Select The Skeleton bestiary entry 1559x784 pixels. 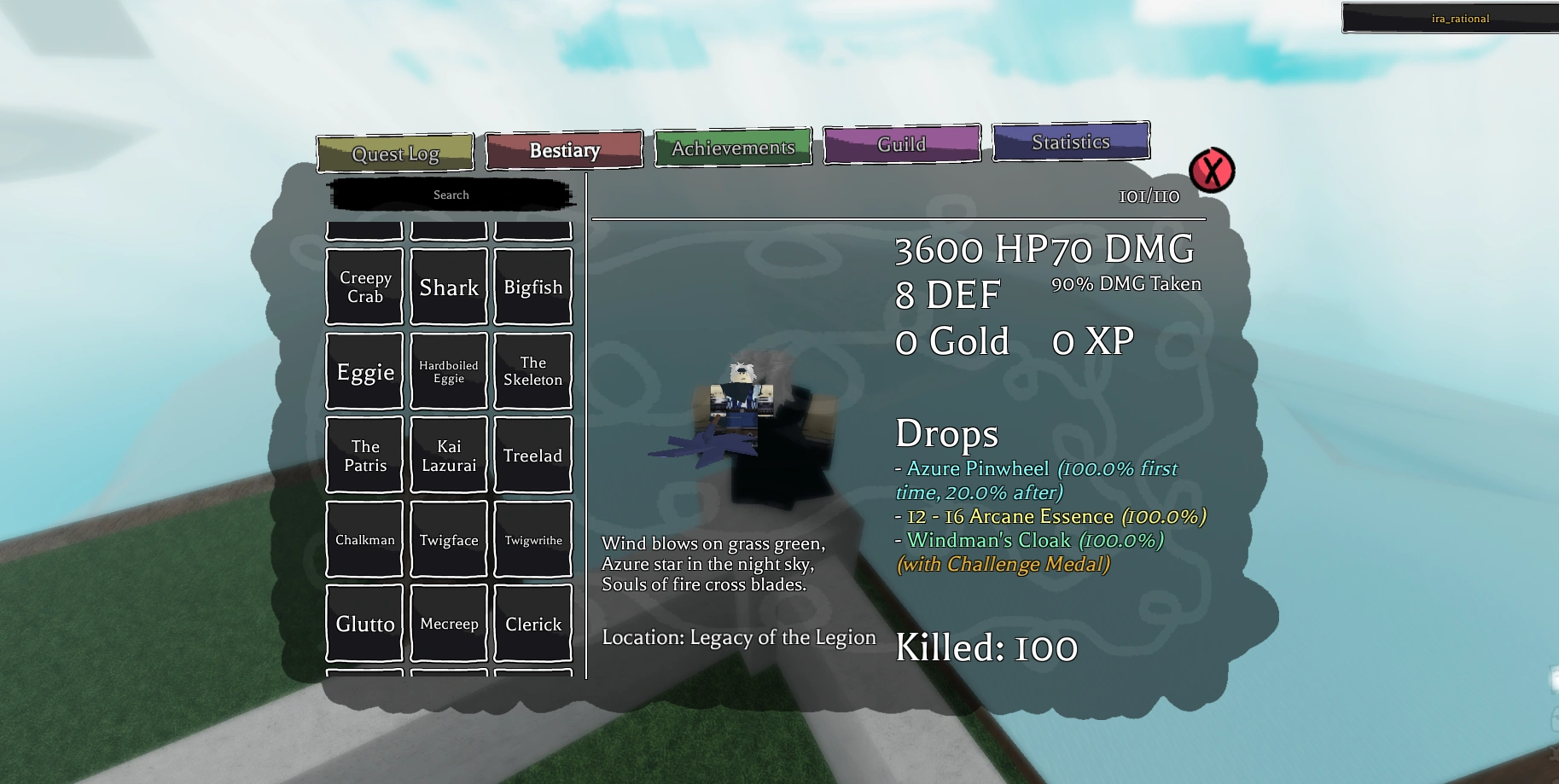pyautogui.click(x=532, y=370)
